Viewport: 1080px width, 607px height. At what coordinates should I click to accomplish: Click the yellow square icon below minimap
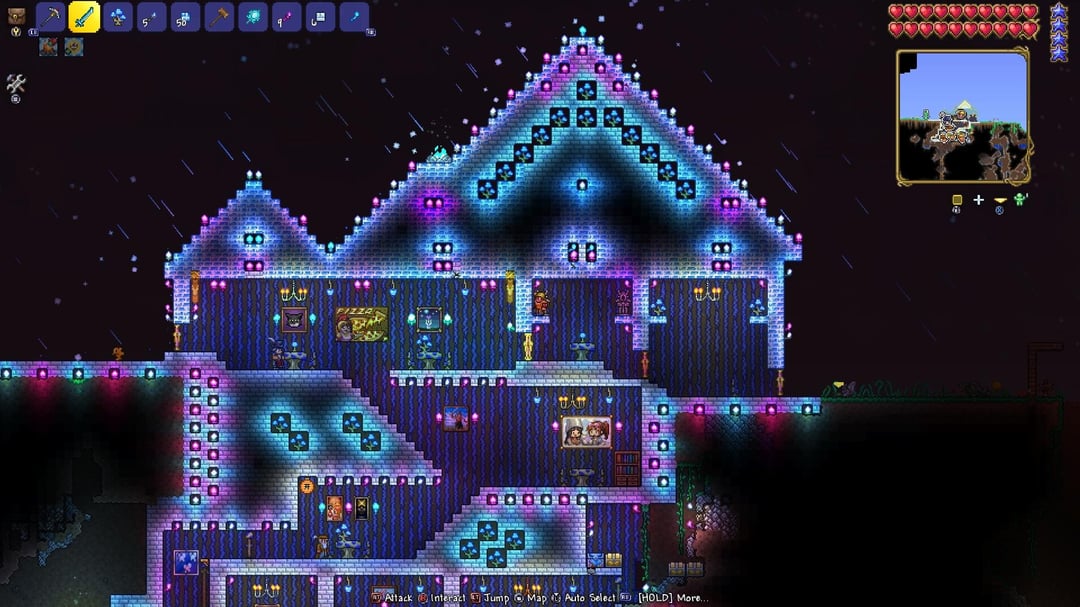(x=956, y=201)
